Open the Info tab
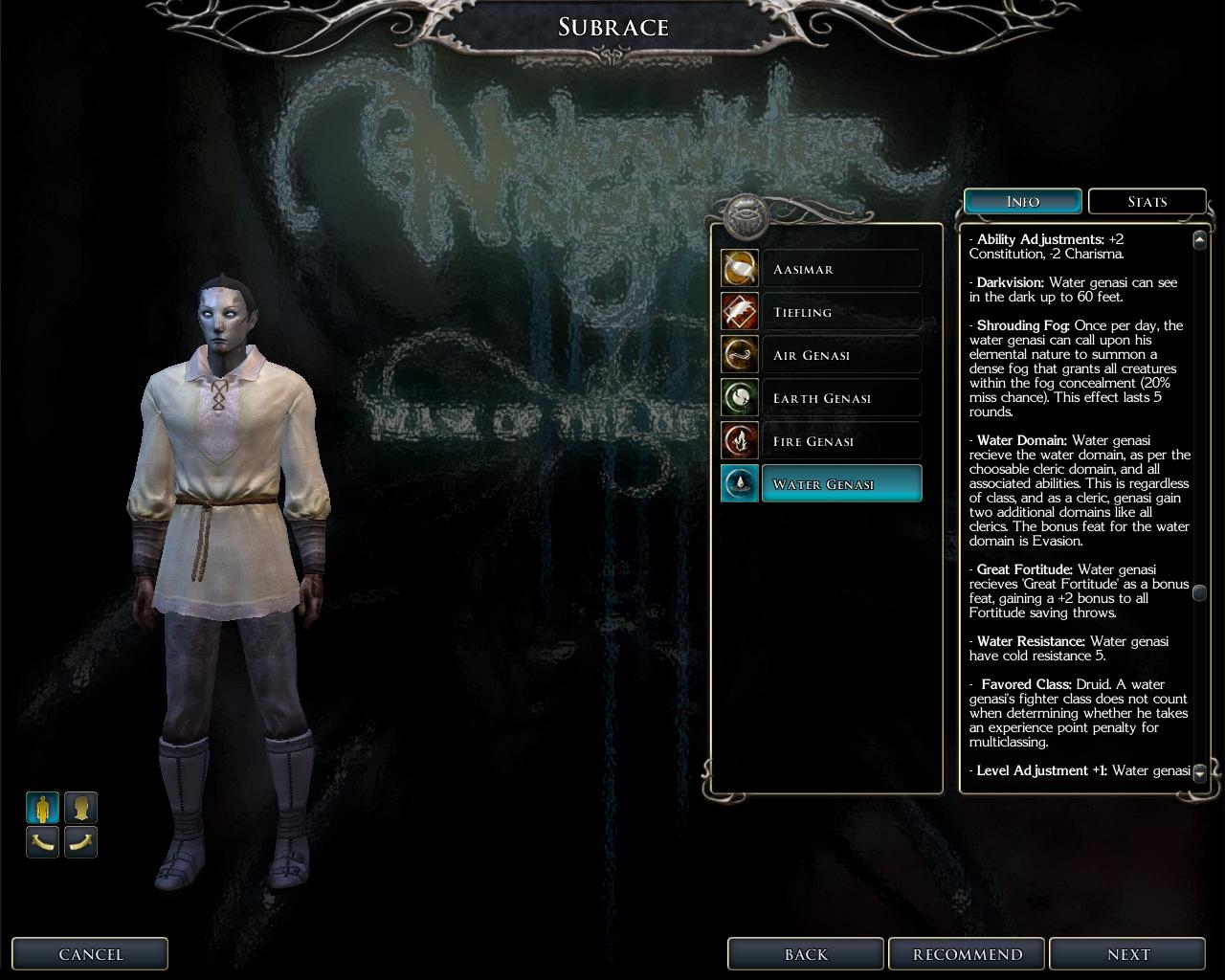This screenshot has width=1225, height=980. [x=1022, y=202]
